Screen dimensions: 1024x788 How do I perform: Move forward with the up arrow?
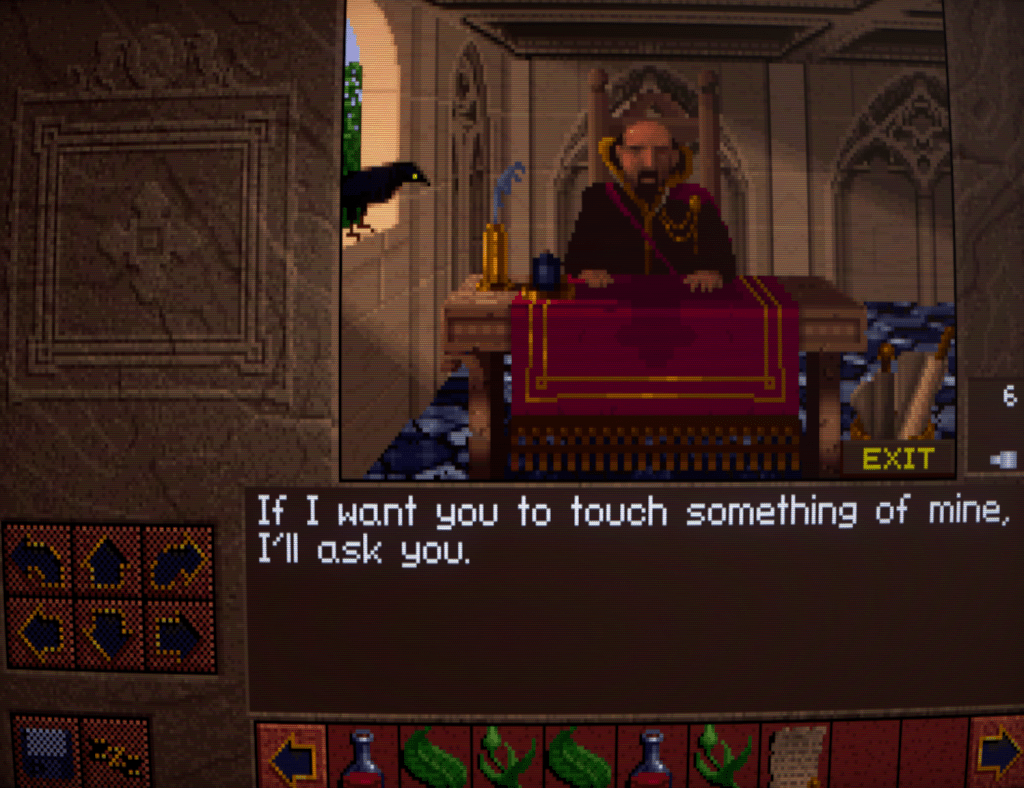click(x=109, y=562)
